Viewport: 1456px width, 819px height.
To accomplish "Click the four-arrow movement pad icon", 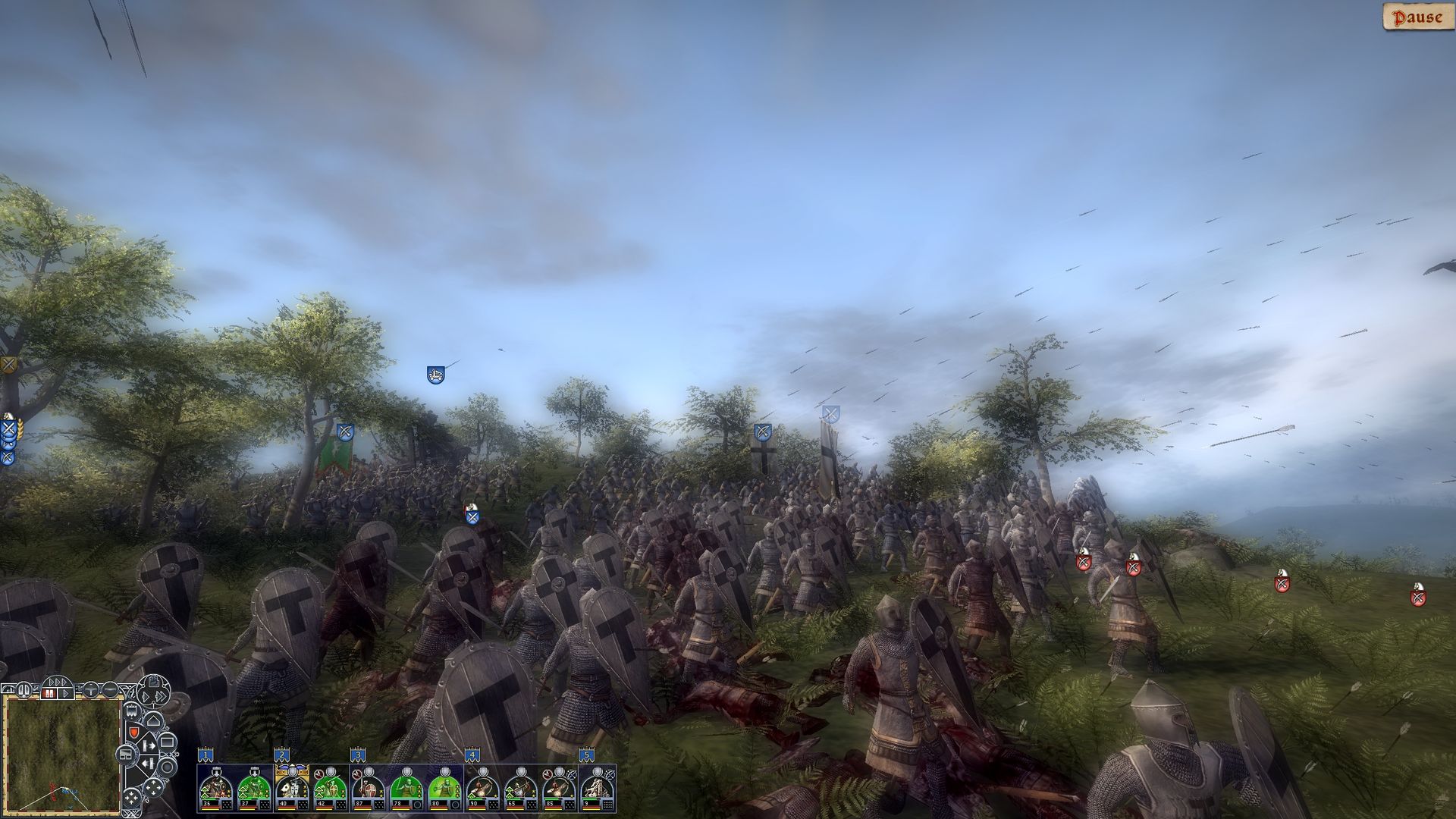I will [x=153, y=786].
